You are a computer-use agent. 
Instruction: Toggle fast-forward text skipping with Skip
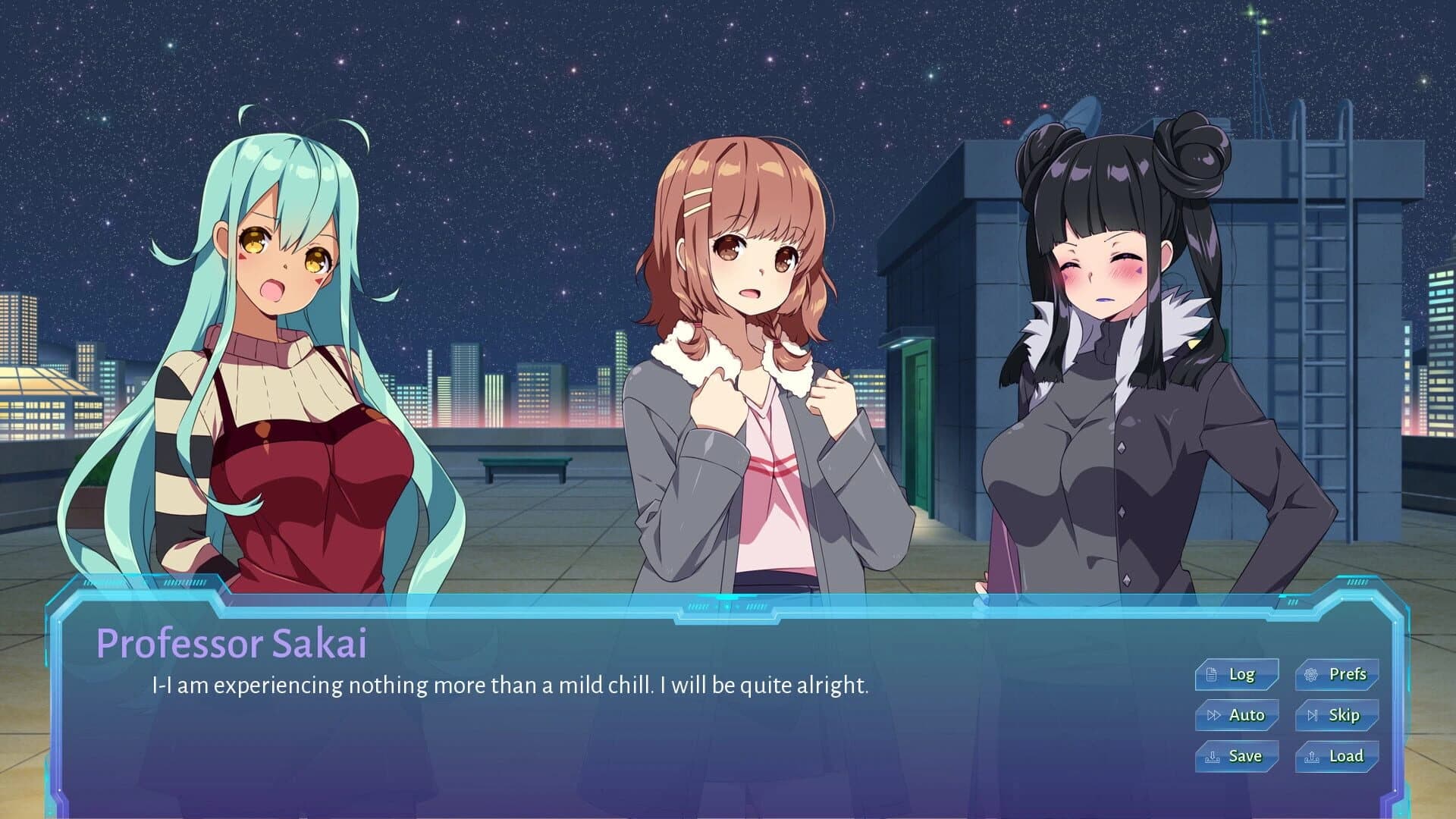point(1337,714)
